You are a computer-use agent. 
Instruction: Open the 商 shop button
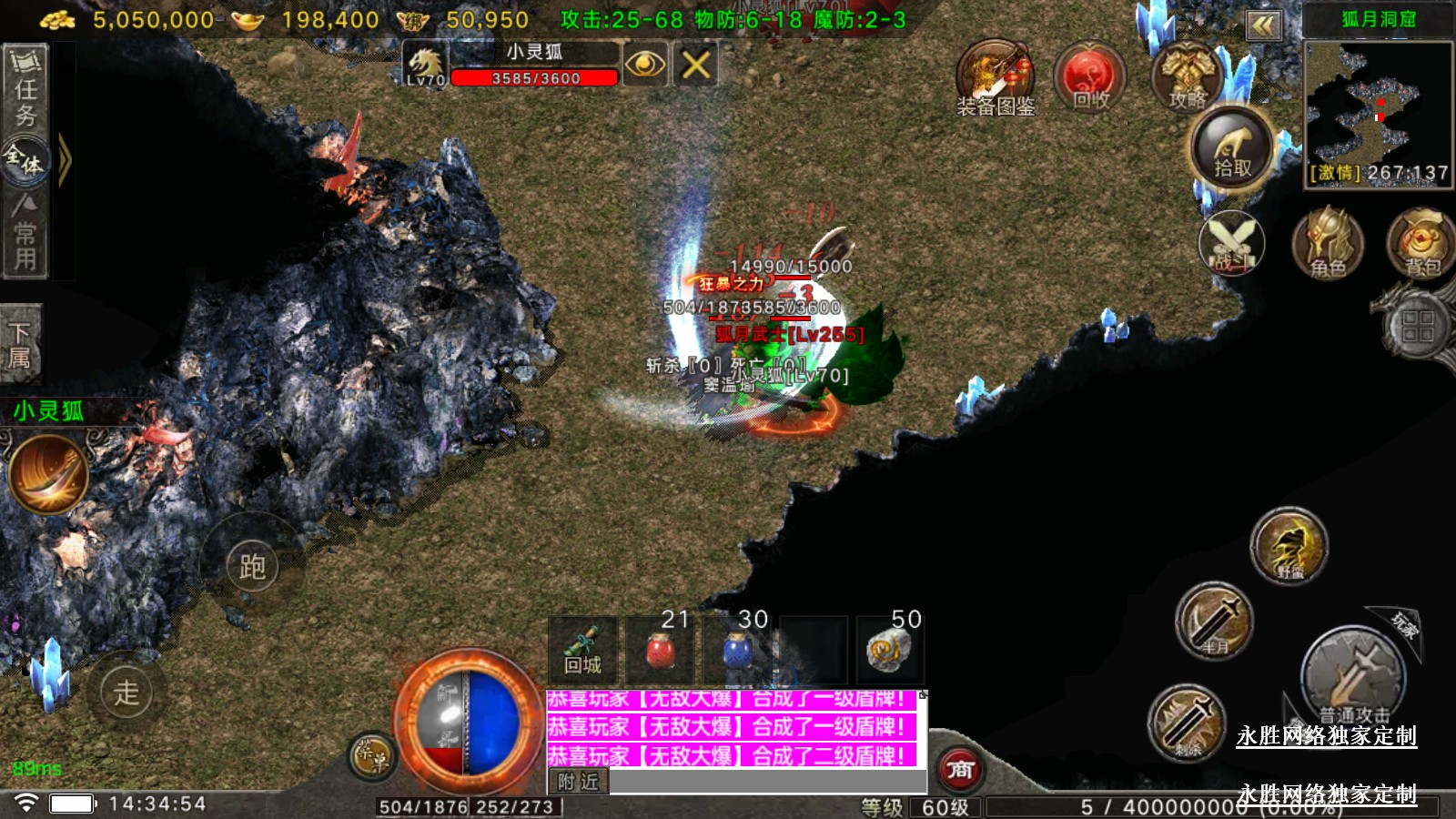pos(960,770)
